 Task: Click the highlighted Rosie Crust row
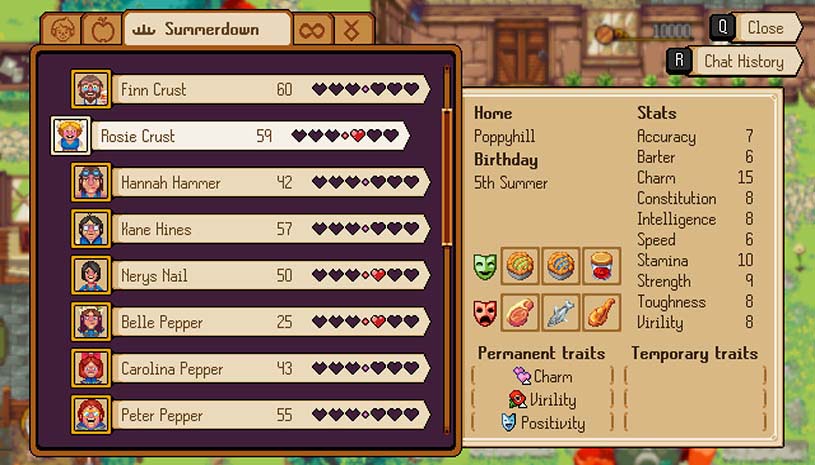click(x=230, y=136)
